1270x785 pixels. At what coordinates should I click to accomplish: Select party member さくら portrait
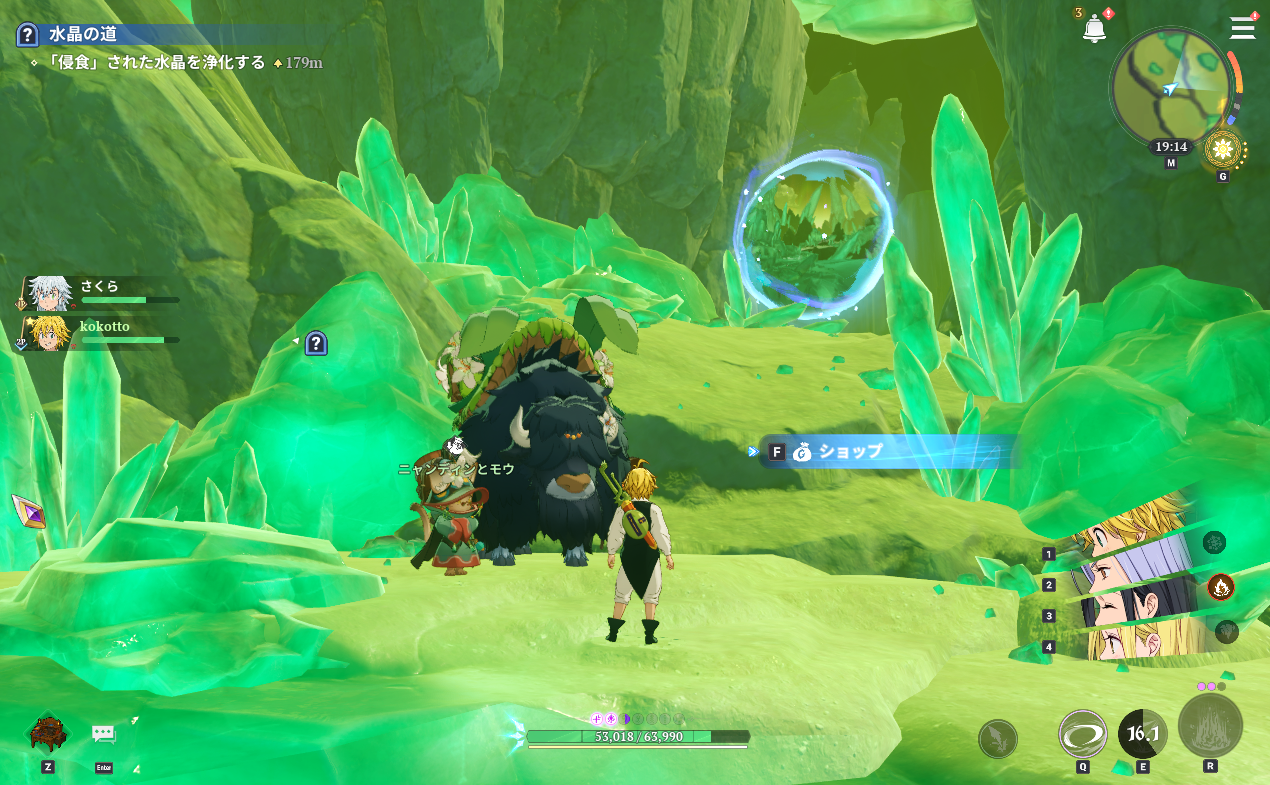pos(46,293)
